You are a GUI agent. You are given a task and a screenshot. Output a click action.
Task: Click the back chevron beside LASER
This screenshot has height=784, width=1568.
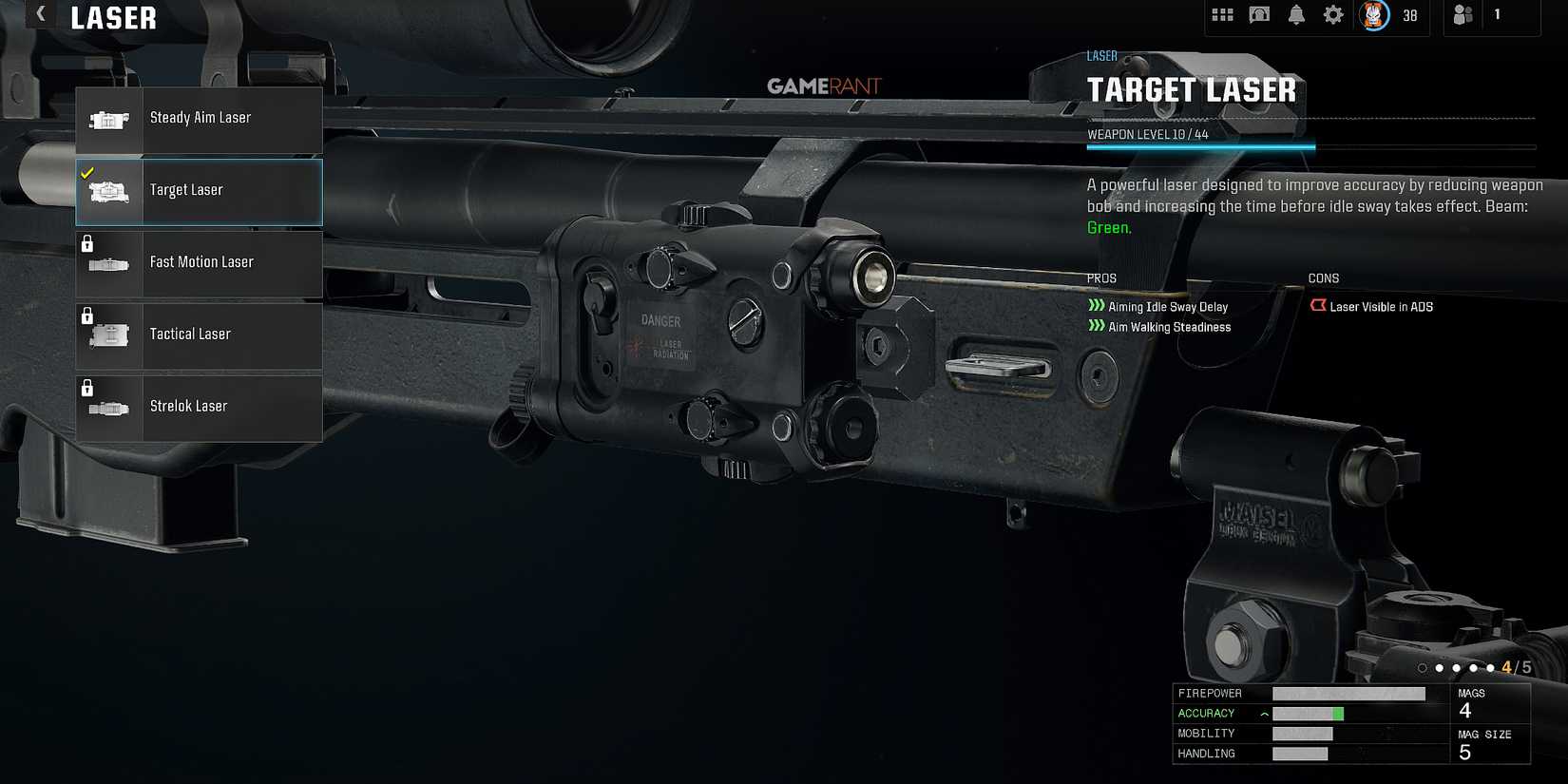tap(38, 14)
